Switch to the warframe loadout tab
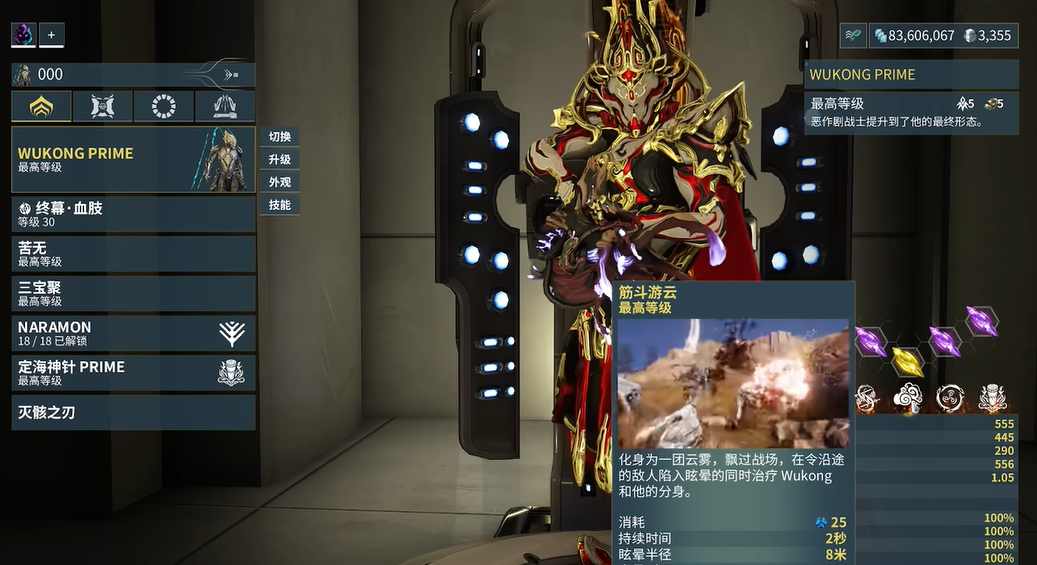The width and height of the screenshot is (1037, 565). (x=41, y=107)
